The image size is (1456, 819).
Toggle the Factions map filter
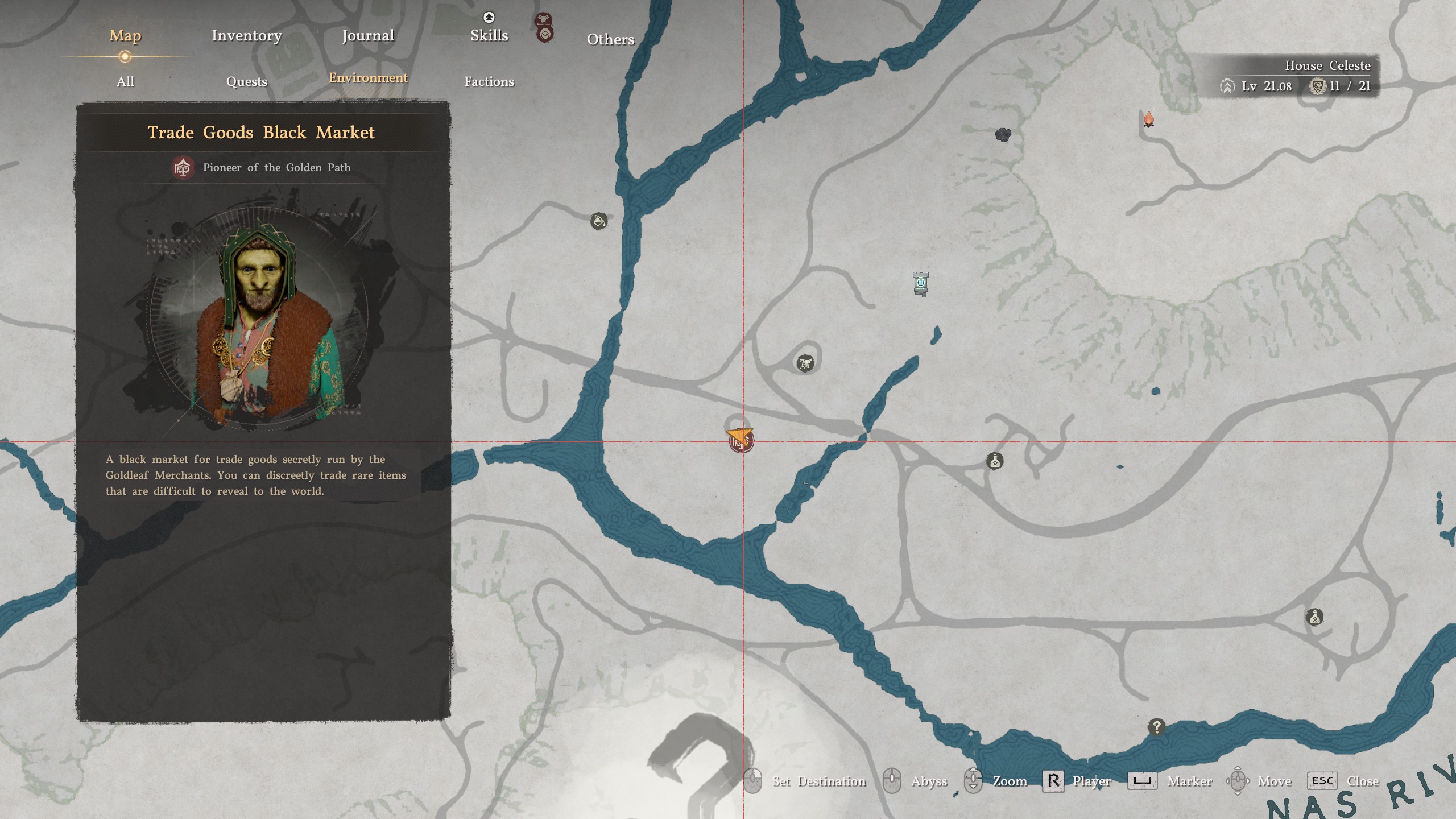(490, 82)
